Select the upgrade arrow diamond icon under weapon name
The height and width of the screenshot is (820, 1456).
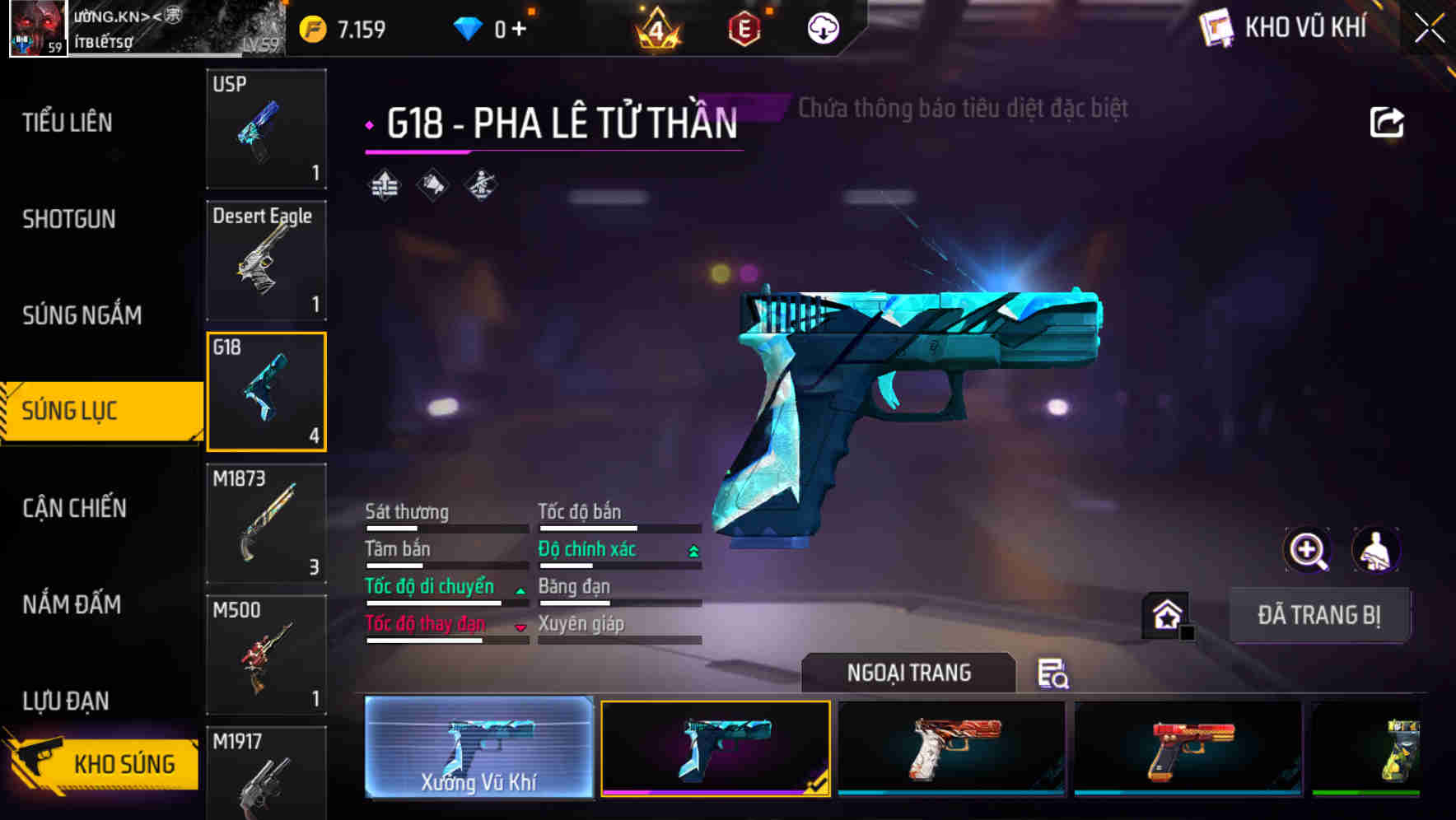click(384, 184)
